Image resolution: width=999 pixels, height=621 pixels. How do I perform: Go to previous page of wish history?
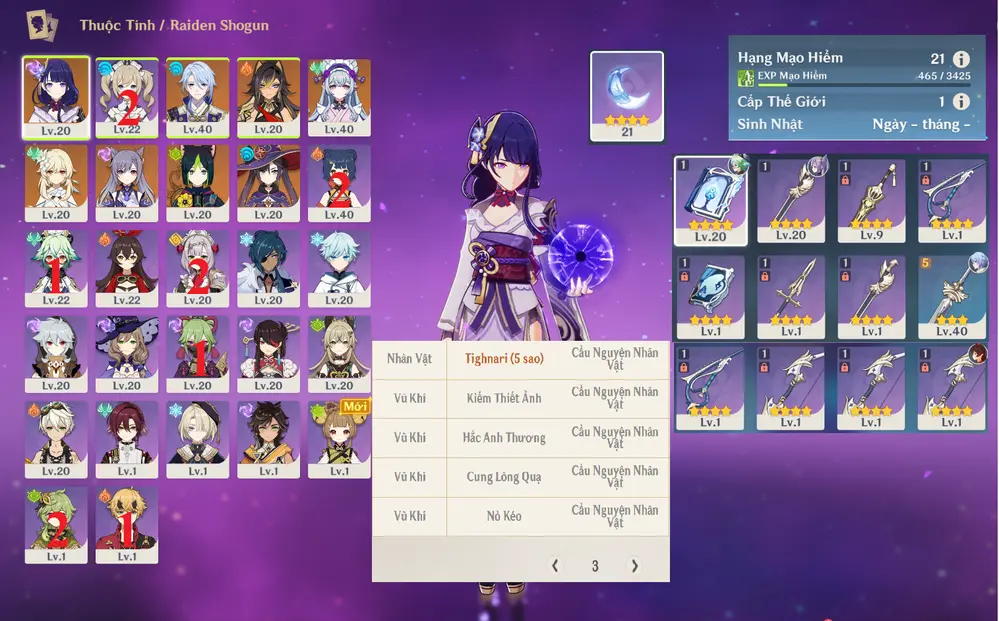556,566
